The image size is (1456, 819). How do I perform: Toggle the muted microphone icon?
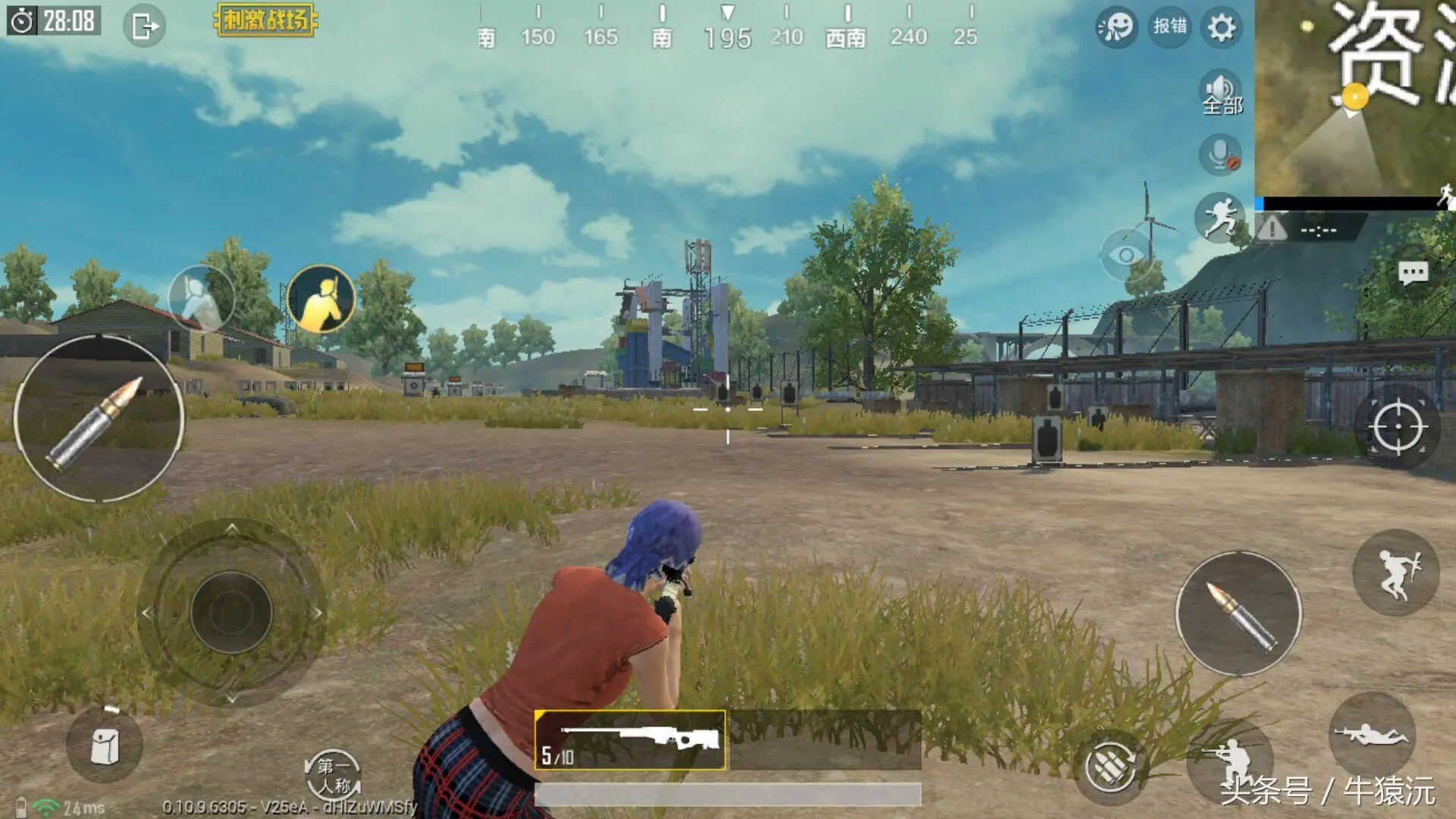tap(1220, 155)
